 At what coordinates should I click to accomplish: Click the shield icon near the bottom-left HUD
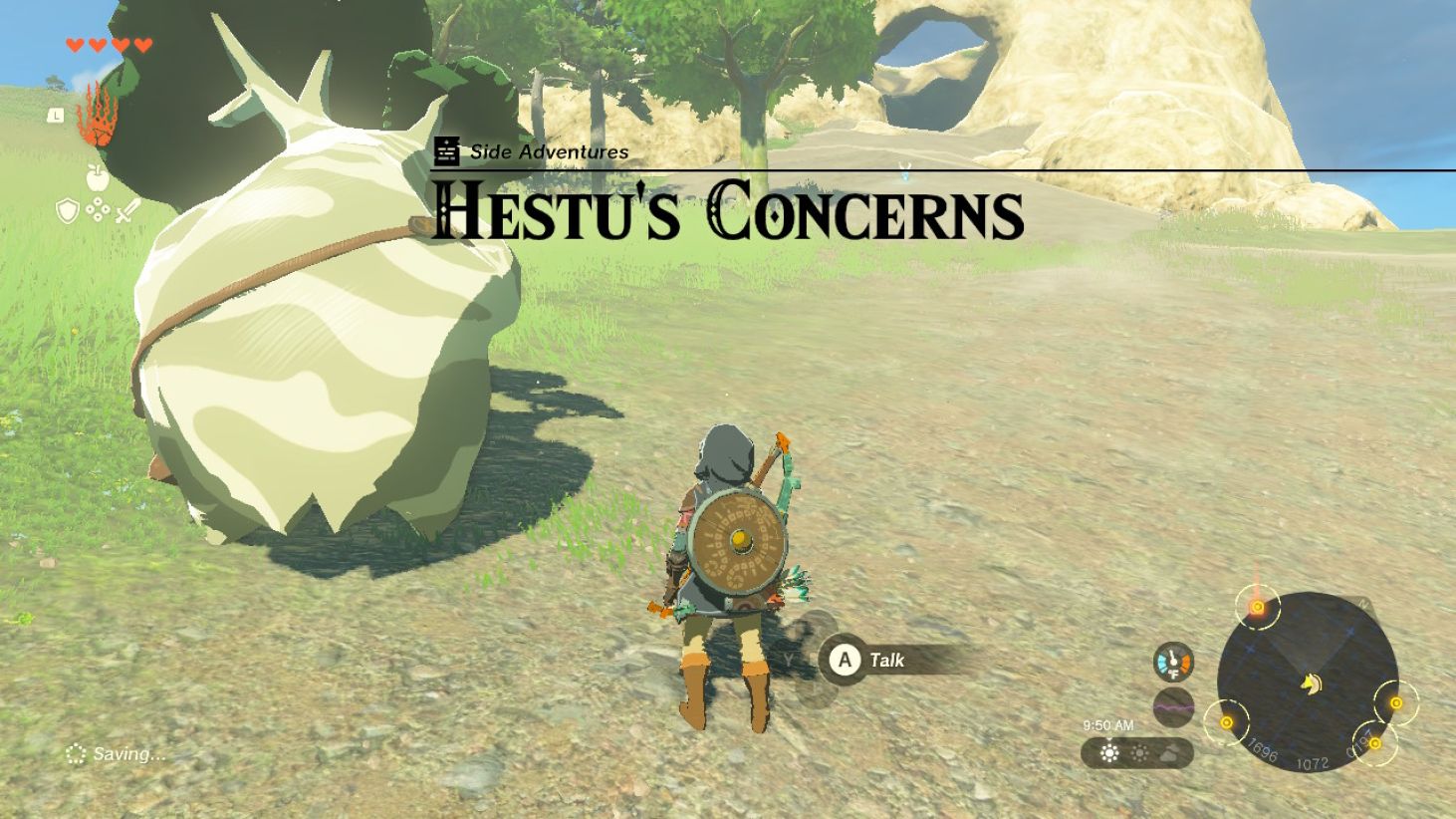[x=67, y=209]
